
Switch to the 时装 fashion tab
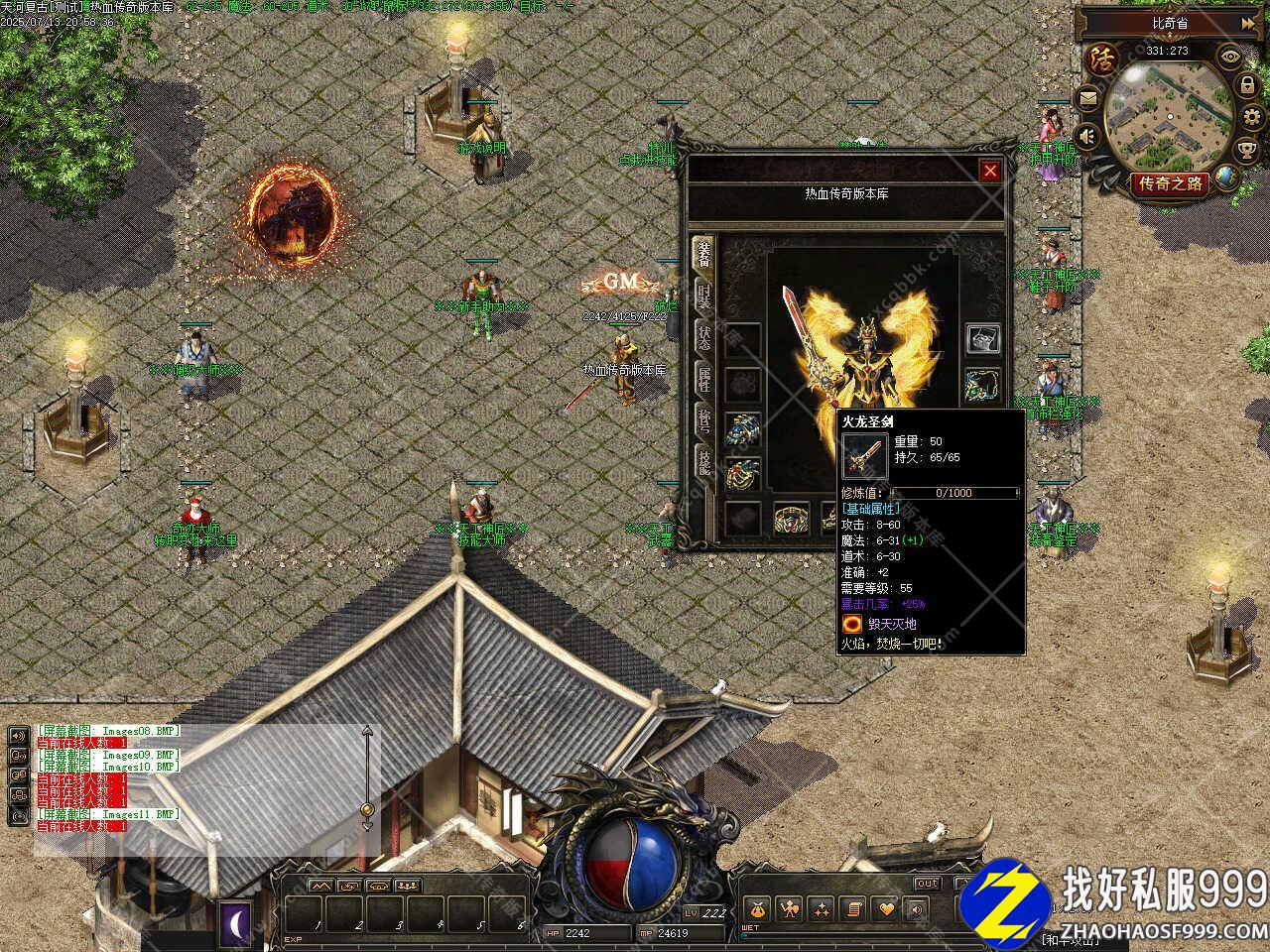pos(703,297)
